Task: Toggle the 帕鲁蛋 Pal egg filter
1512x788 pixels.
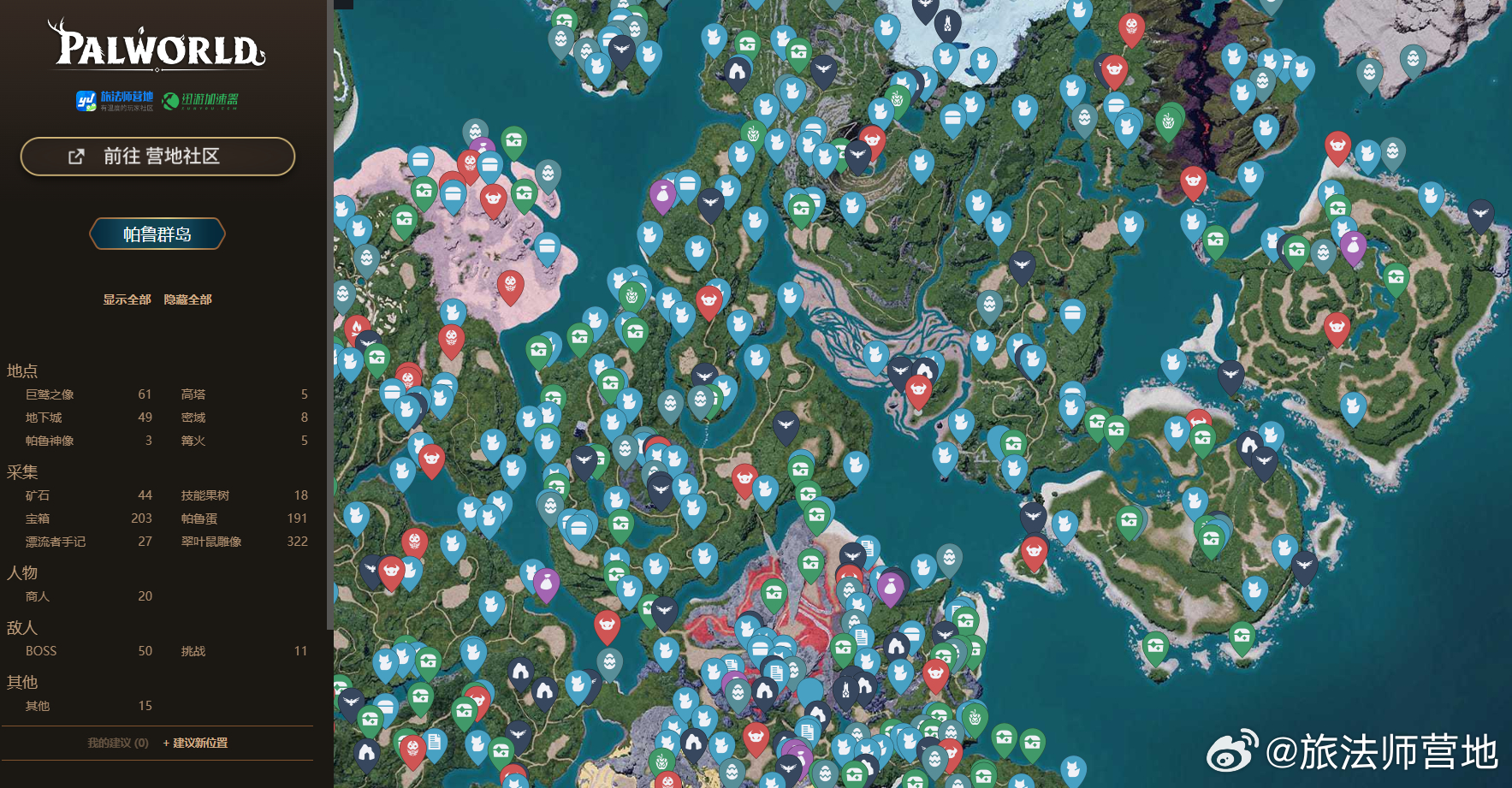Action: (x=199, y=518)
